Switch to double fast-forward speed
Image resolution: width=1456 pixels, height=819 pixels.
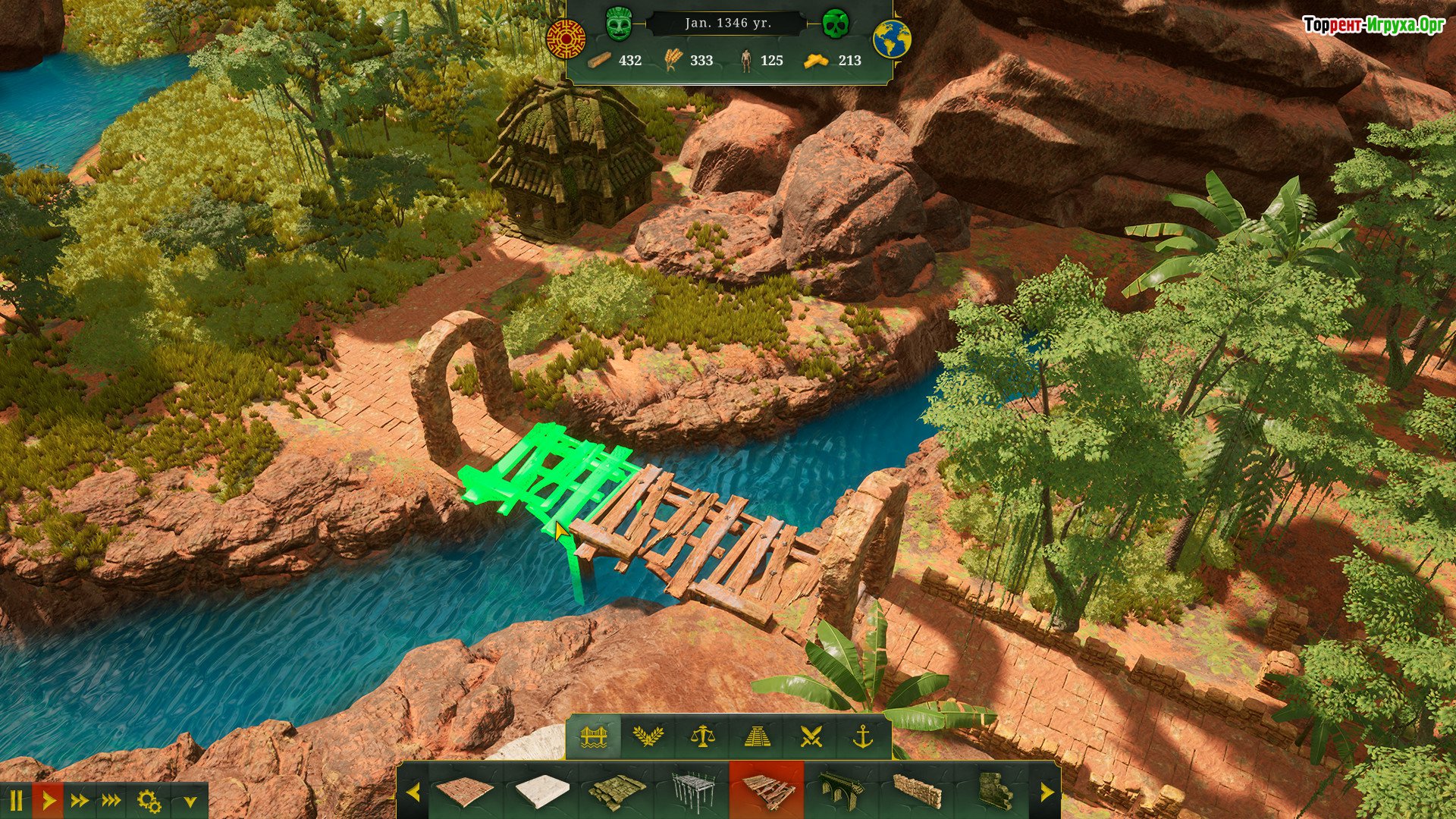tap(79, 801)
